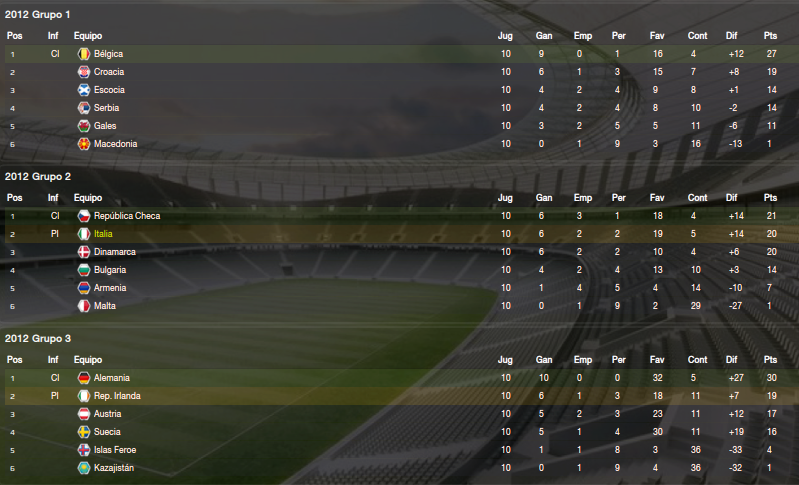The image size is (799, 485).
Task: Select Rep. Irlanda in Grupo 3
Action: coord(117,396)
